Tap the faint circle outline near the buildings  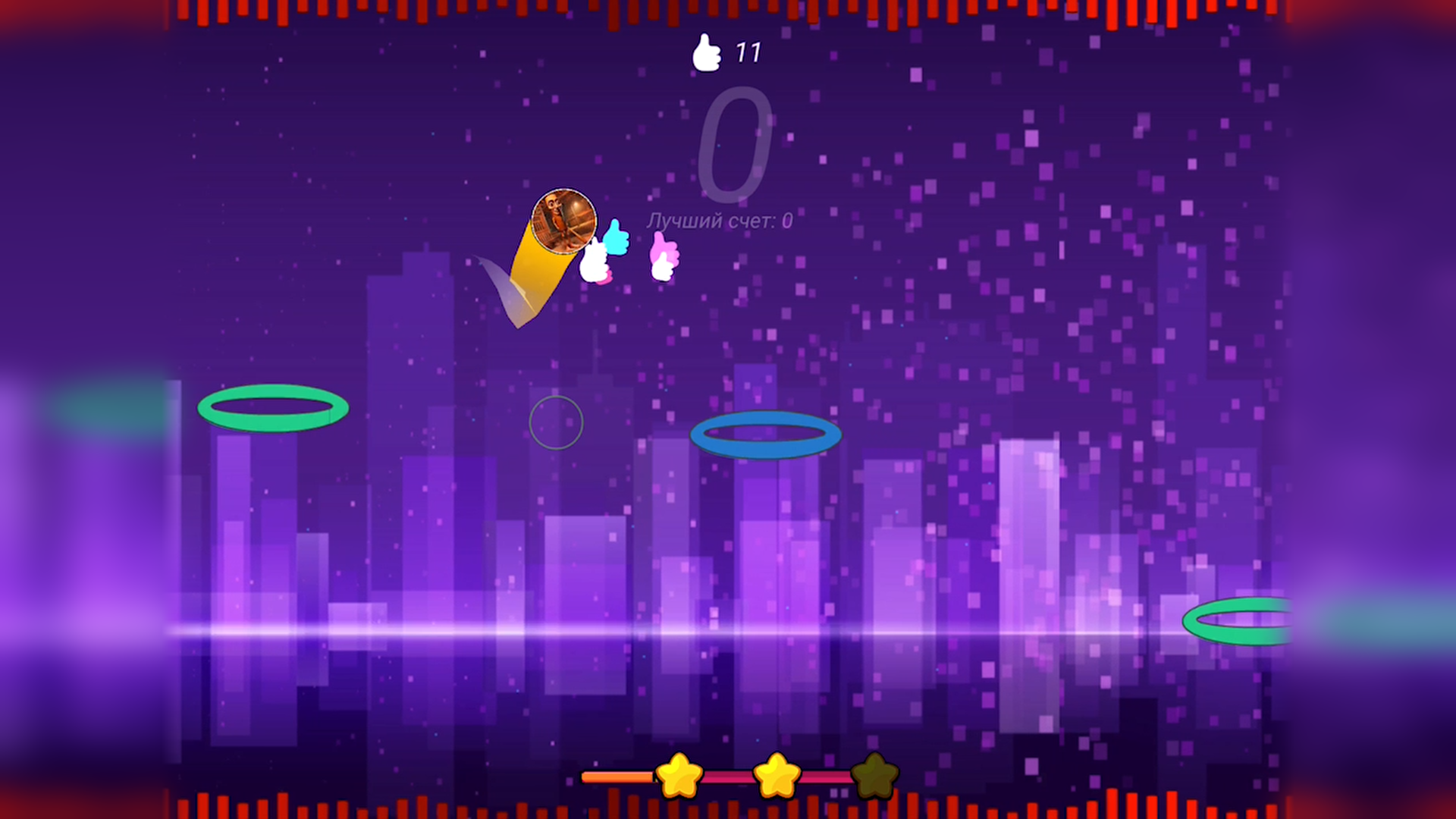click(557, 422)
